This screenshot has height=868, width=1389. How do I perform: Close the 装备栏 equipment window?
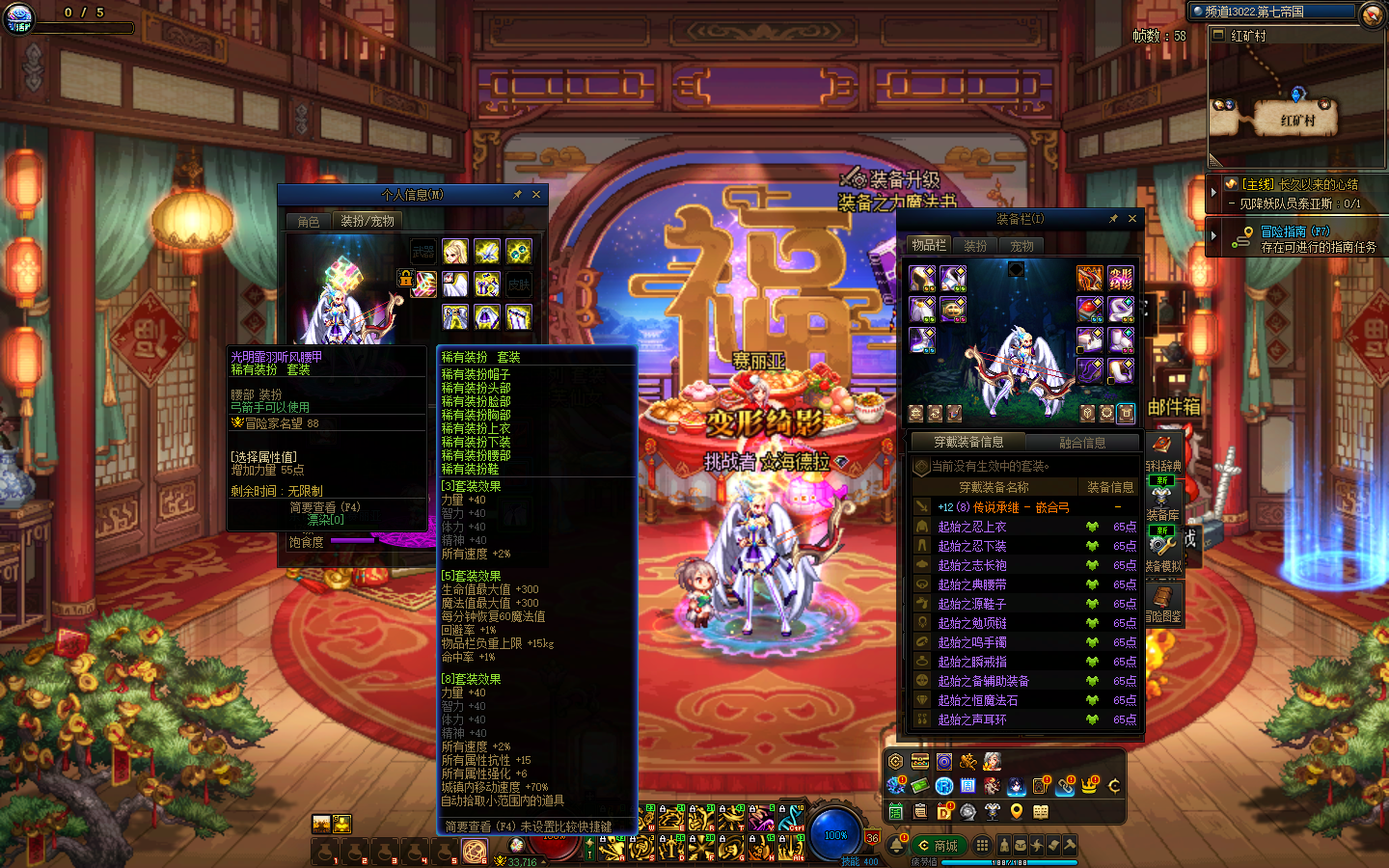tap(1132, 219)
